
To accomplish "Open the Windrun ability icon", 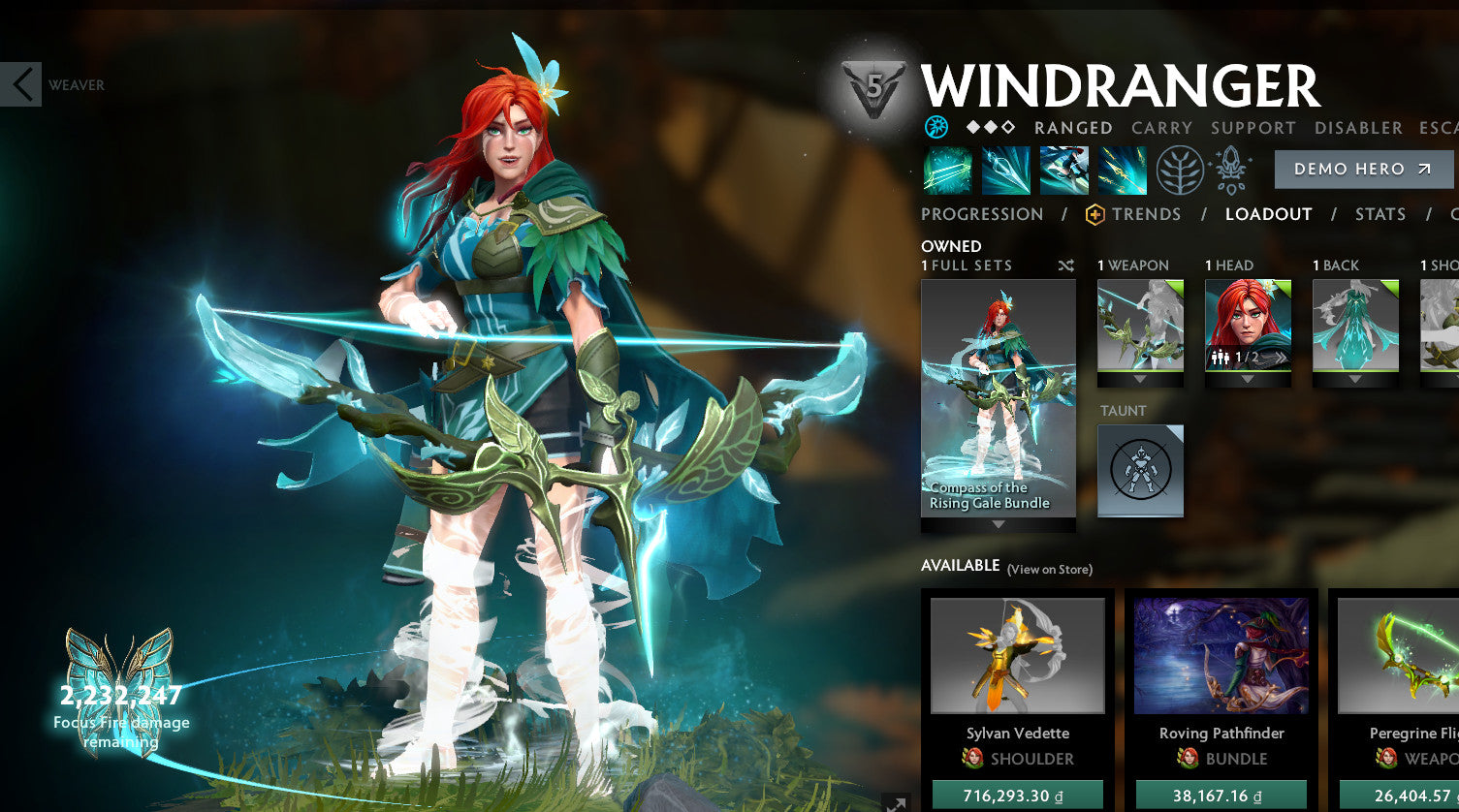I will (x=1063, y=170).
